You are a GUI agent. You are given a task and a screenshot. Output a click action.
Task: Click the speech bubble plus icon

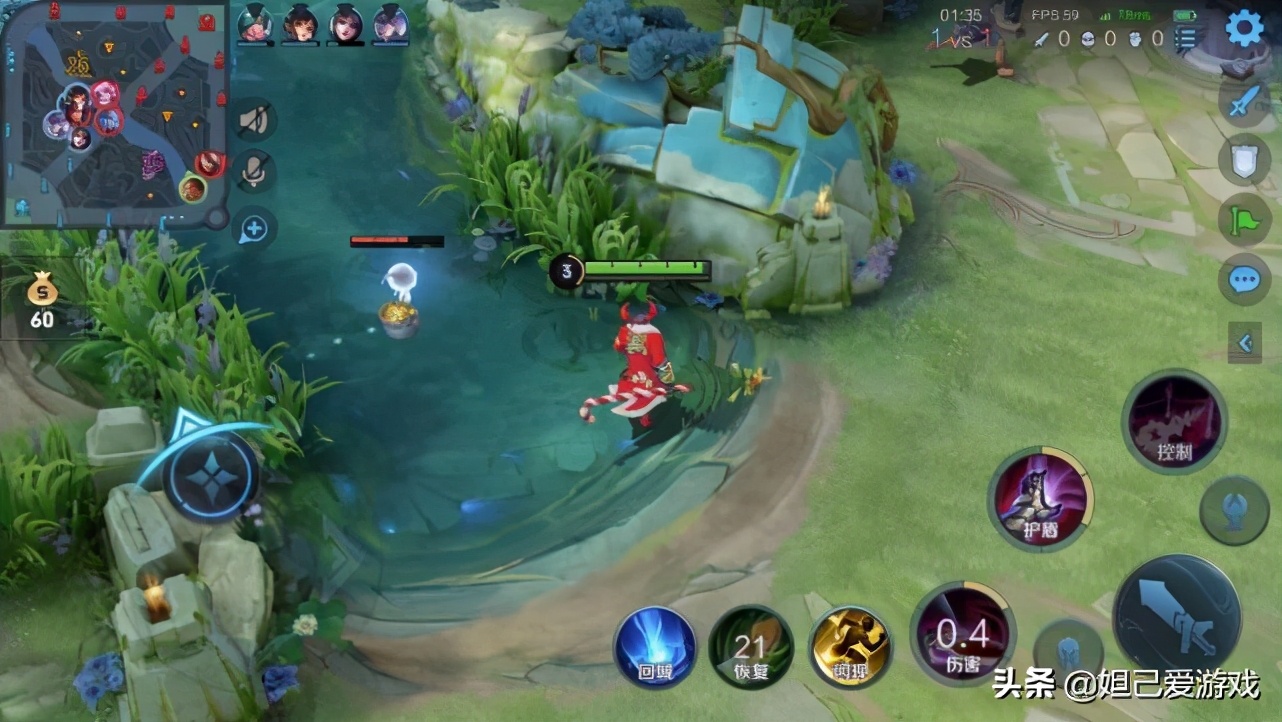pos(254,230)
